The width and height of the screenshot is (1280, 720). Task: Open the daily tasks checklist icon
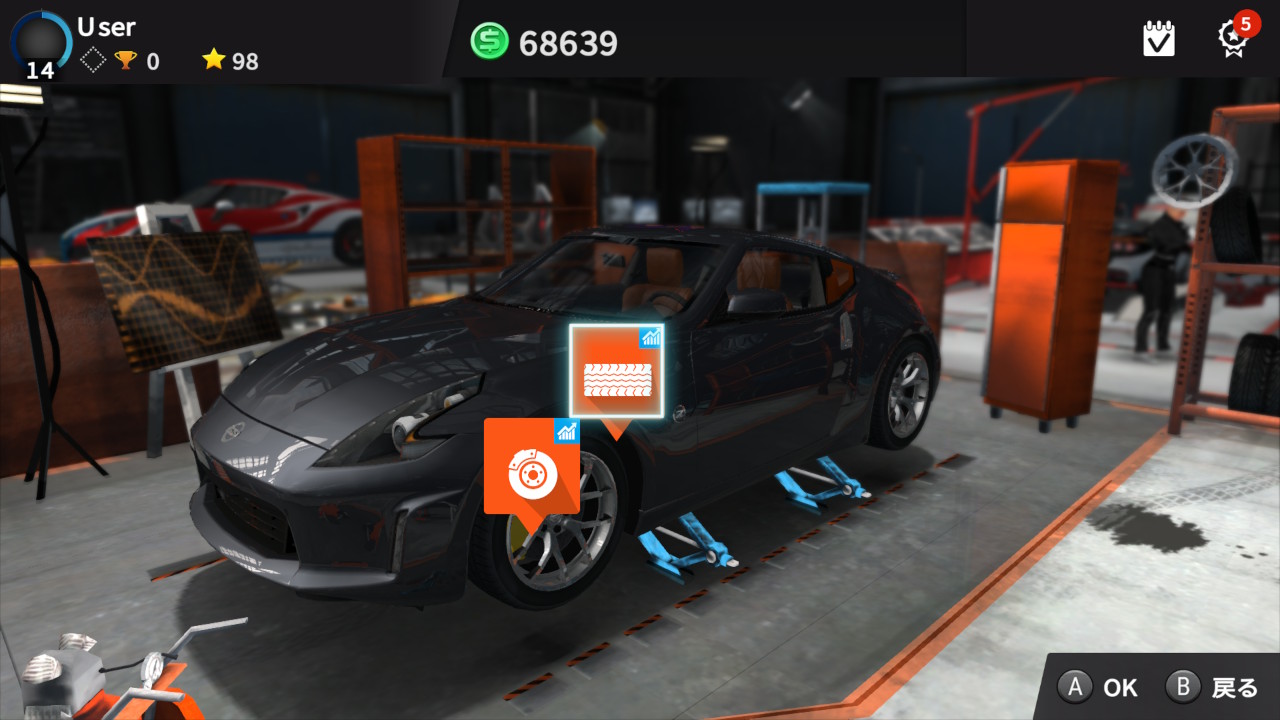pyautogui.click(x=1158, y=39)
